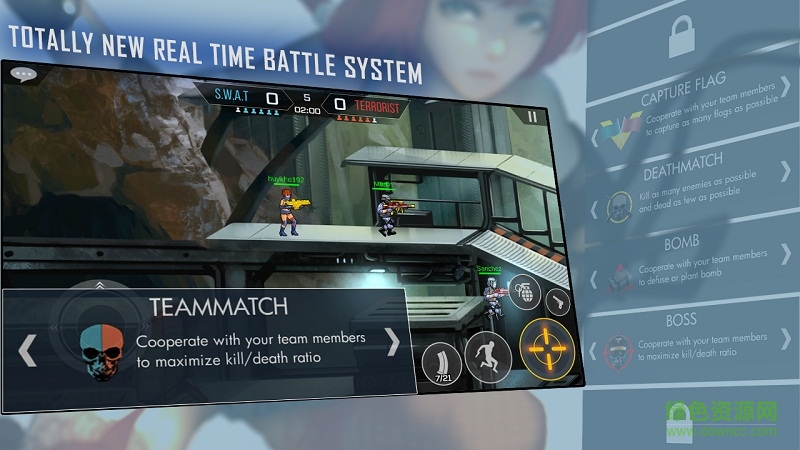Open the chat speech bubble

[22, 73]
